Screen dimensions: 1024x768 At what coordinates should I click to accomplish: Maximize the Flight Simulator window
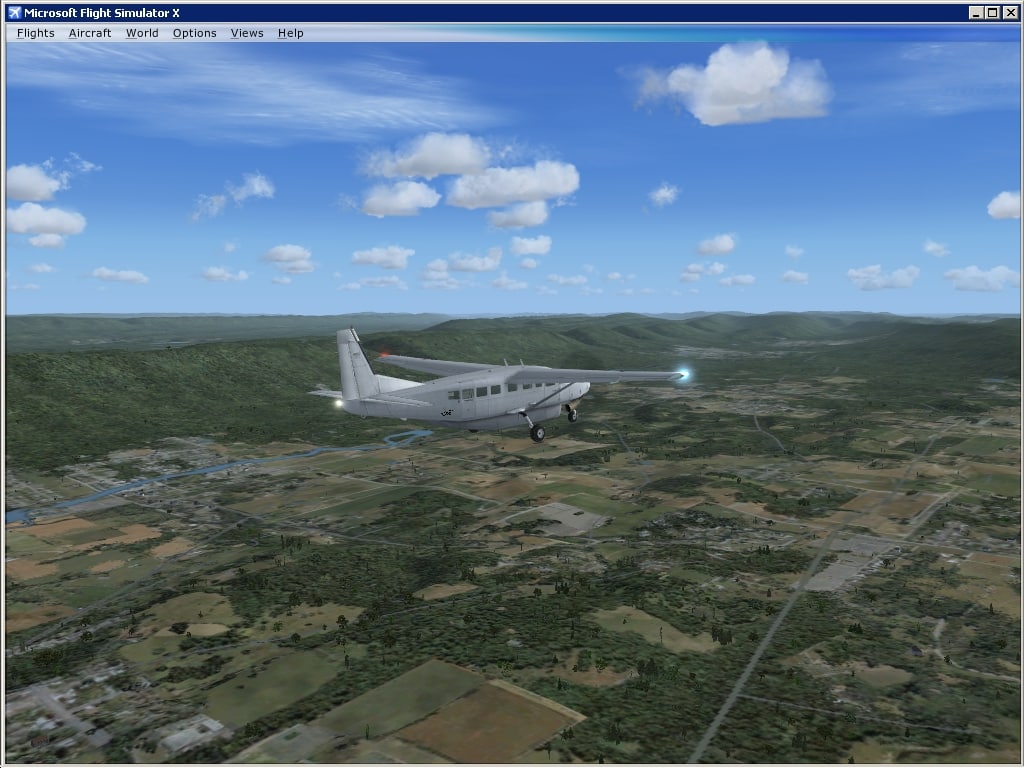pos(993,12)
